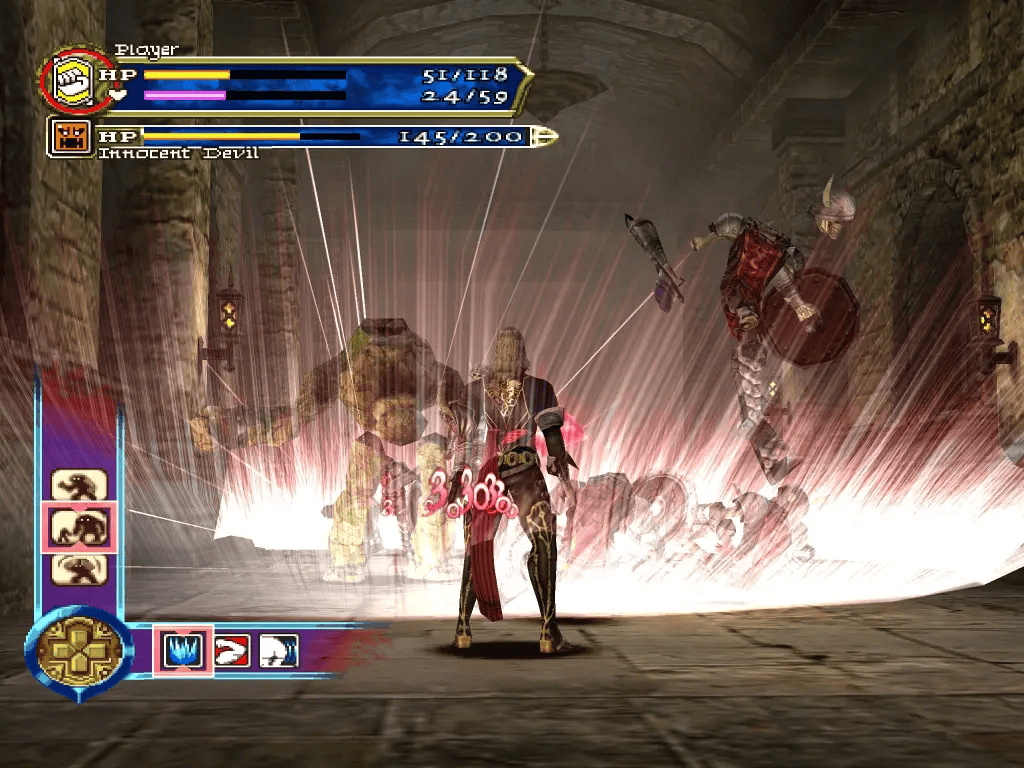
Task: Select the top walking golem command icon
Action: tap(79, 485)
